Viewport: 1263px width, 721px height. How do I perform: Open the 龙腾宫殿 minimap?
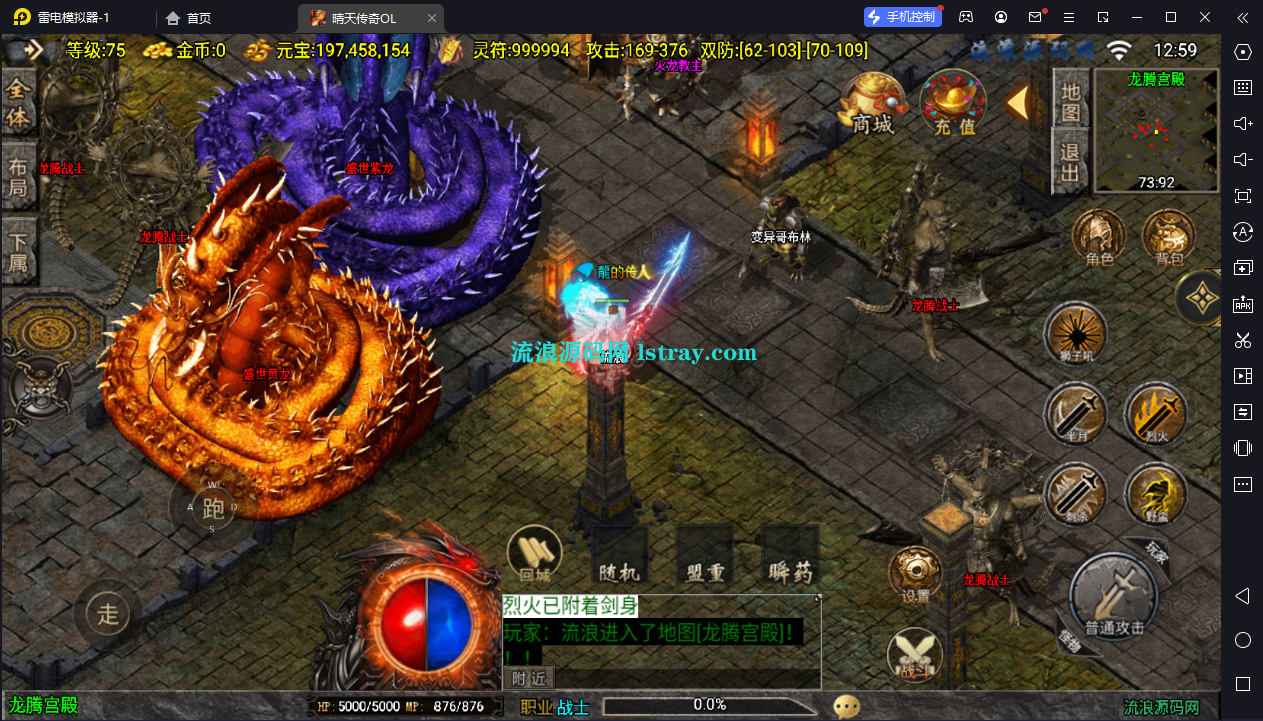pyautogui.click(x=1156, y=132)
